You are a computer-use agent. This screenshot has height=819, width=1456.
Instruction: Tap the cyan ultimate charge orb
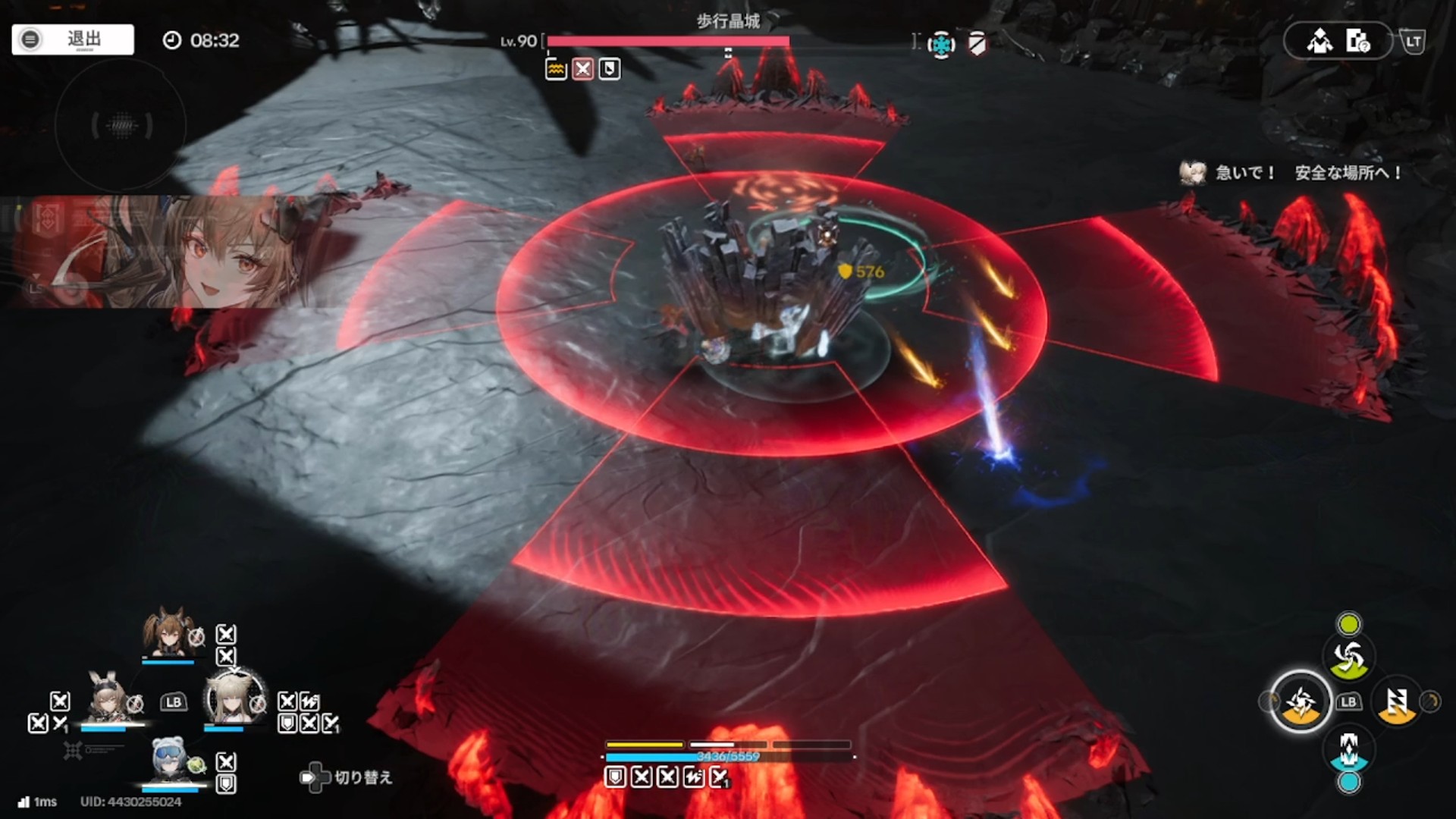click(1348, 783)
